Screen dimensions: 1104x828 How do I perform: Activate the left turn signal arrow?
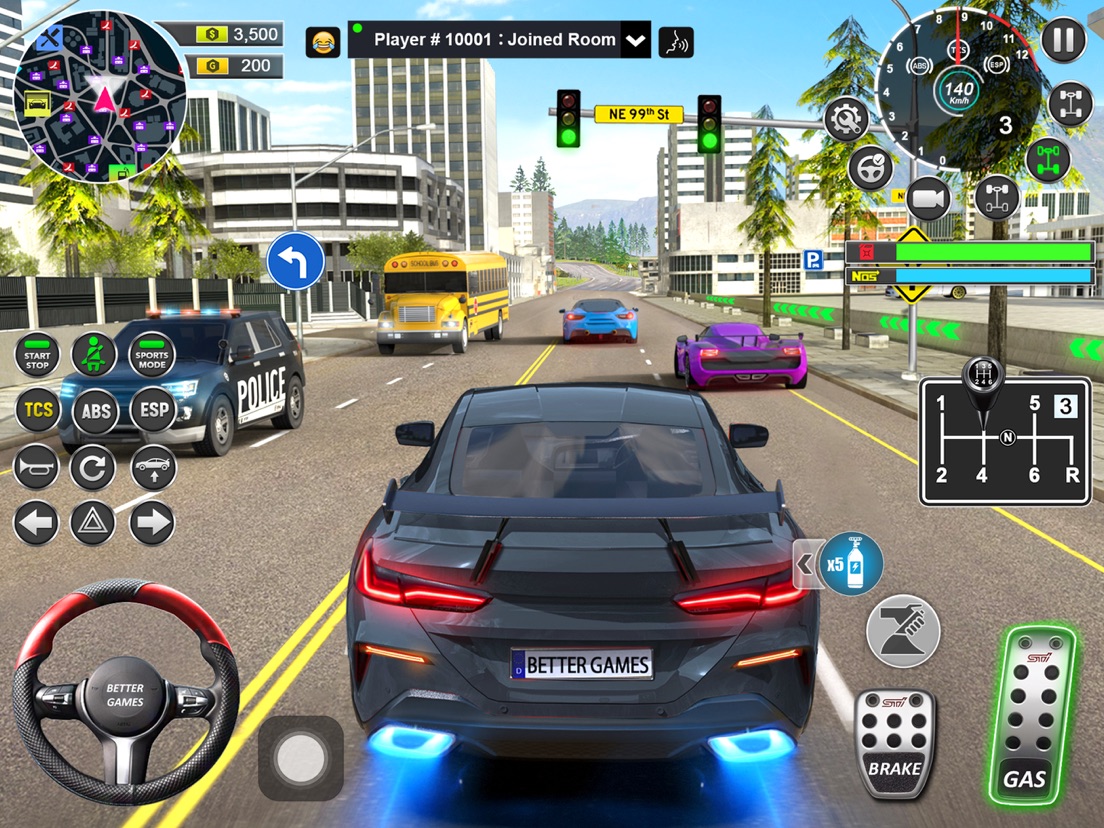coord(37,523)
